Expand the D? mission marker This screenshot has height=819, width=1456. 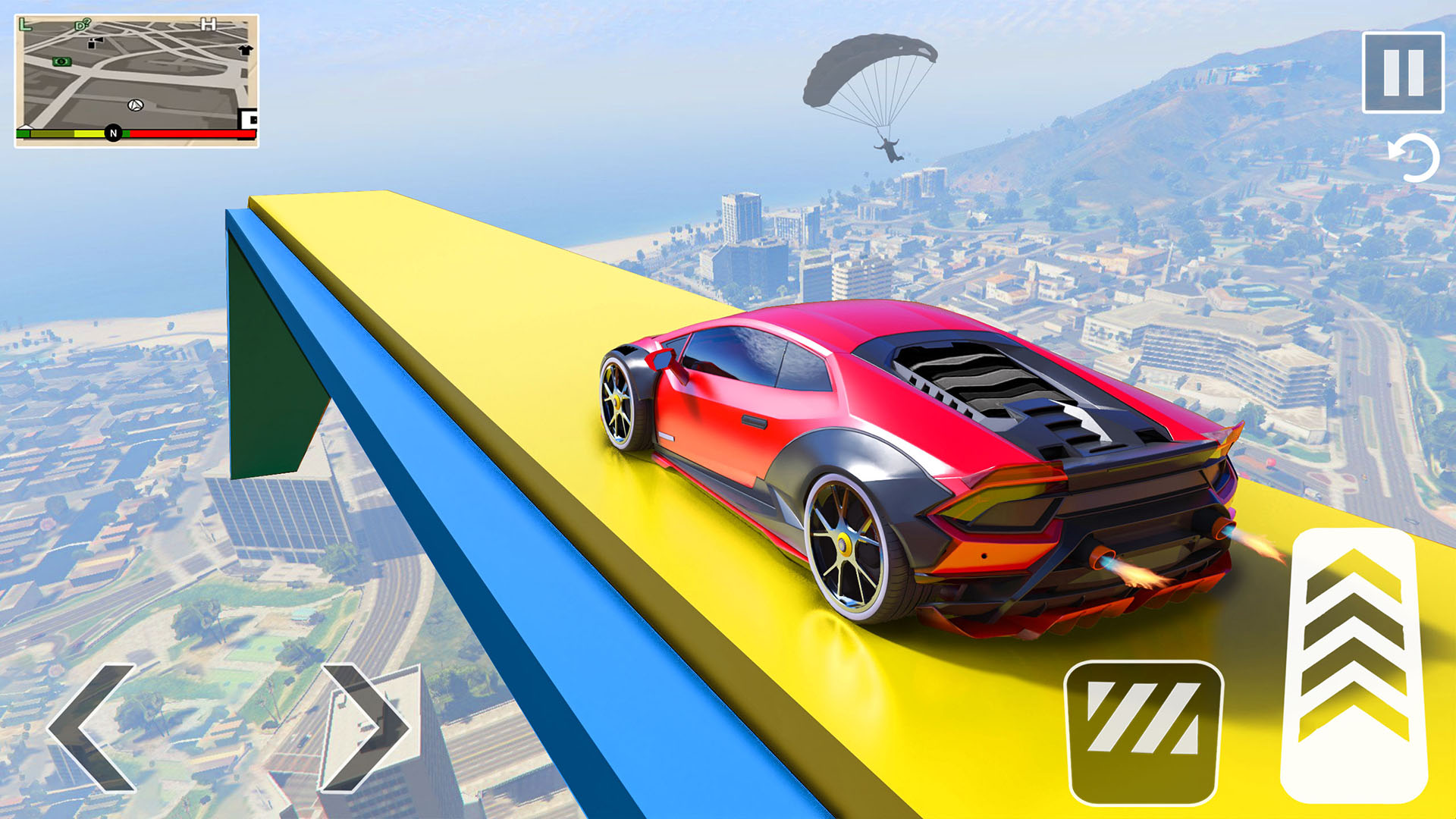click(x=81, y=25)
